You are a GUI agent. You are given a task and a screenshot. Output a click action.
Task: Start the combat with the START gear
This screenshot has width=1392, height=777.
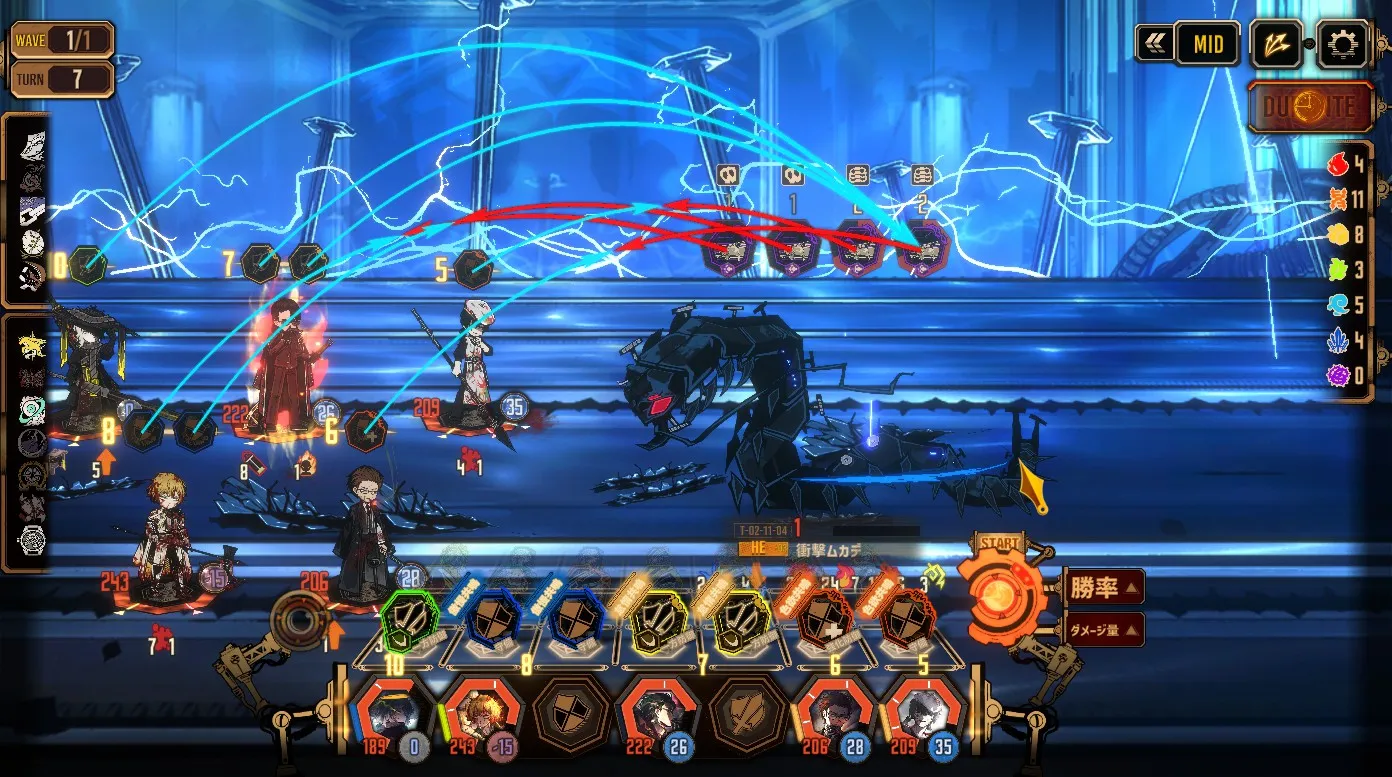click(1001, 590)
